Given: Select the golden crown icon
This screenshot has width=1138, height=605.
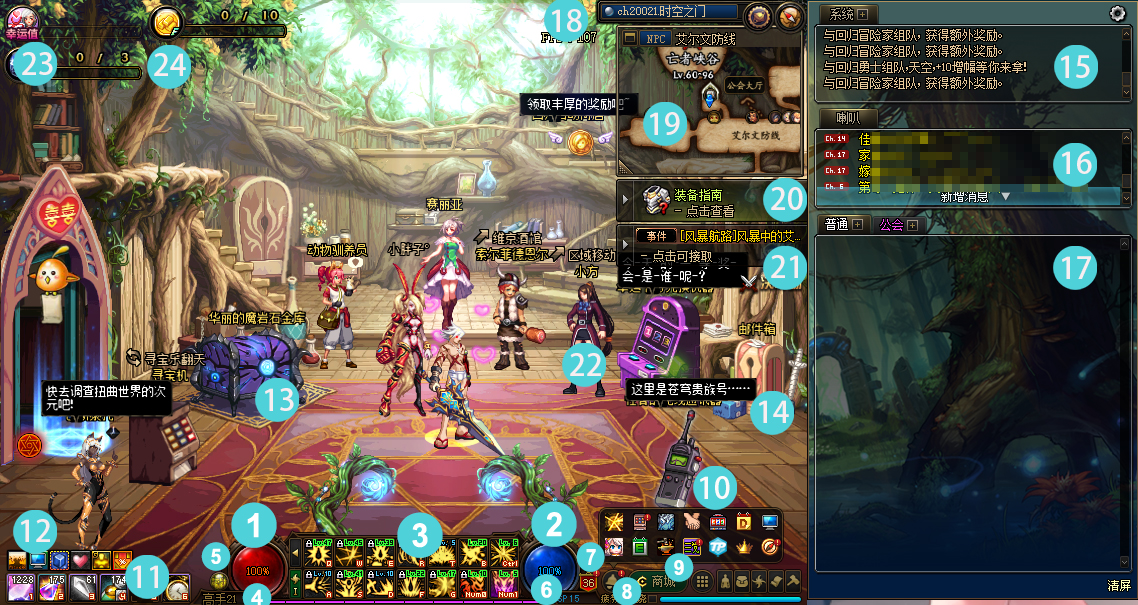Looking at the screenshot, I should (x=744, y=547).
